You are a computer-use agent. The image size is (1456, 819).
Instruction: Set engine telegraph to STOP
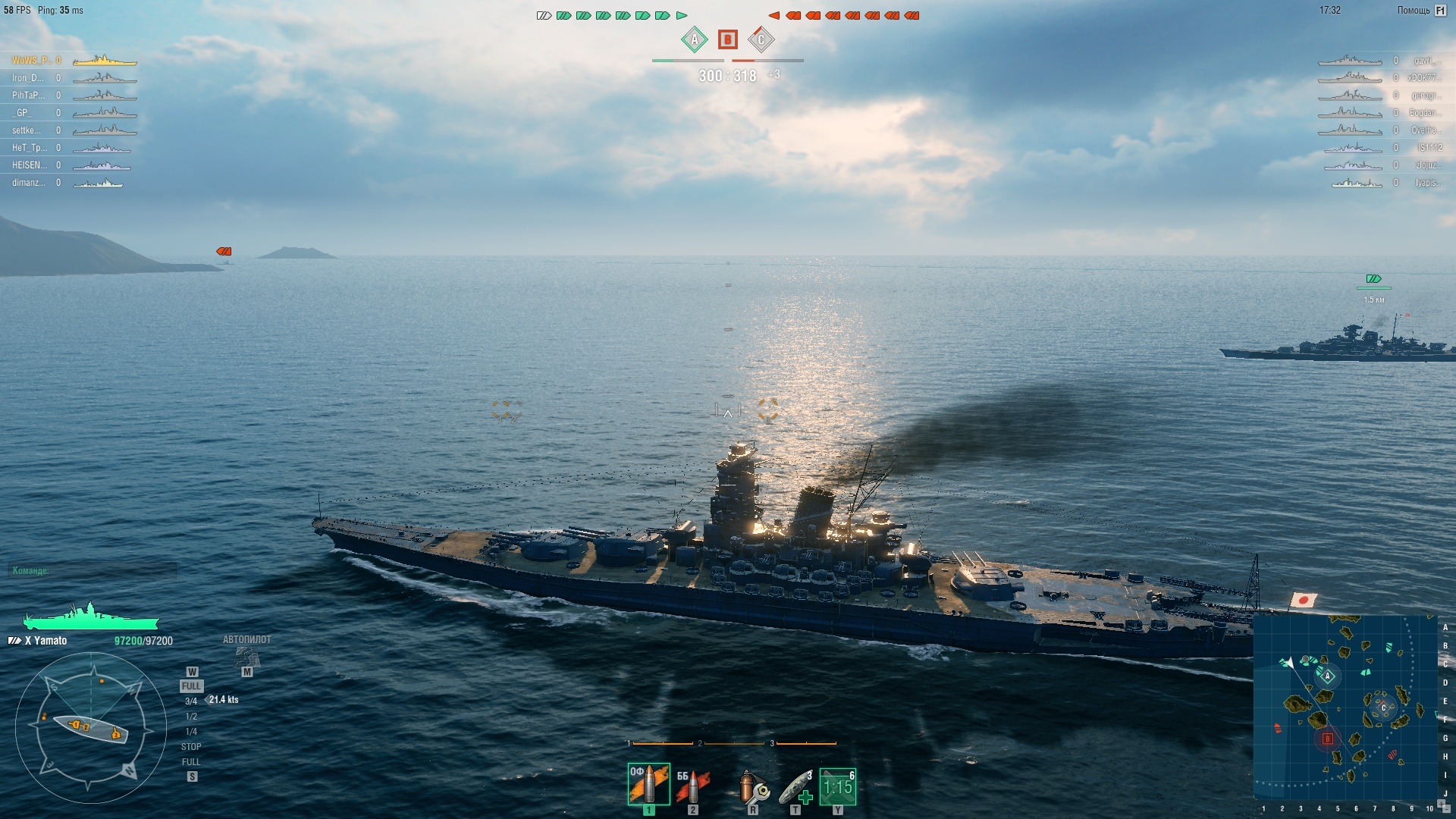coord(191,747)
